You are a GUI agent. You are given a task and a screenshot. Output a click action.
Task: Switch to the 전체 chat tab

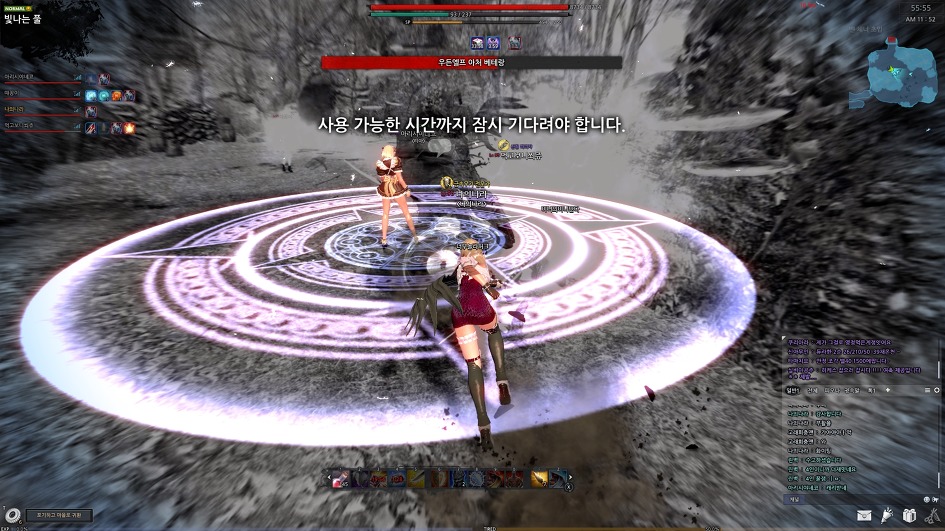813,389
